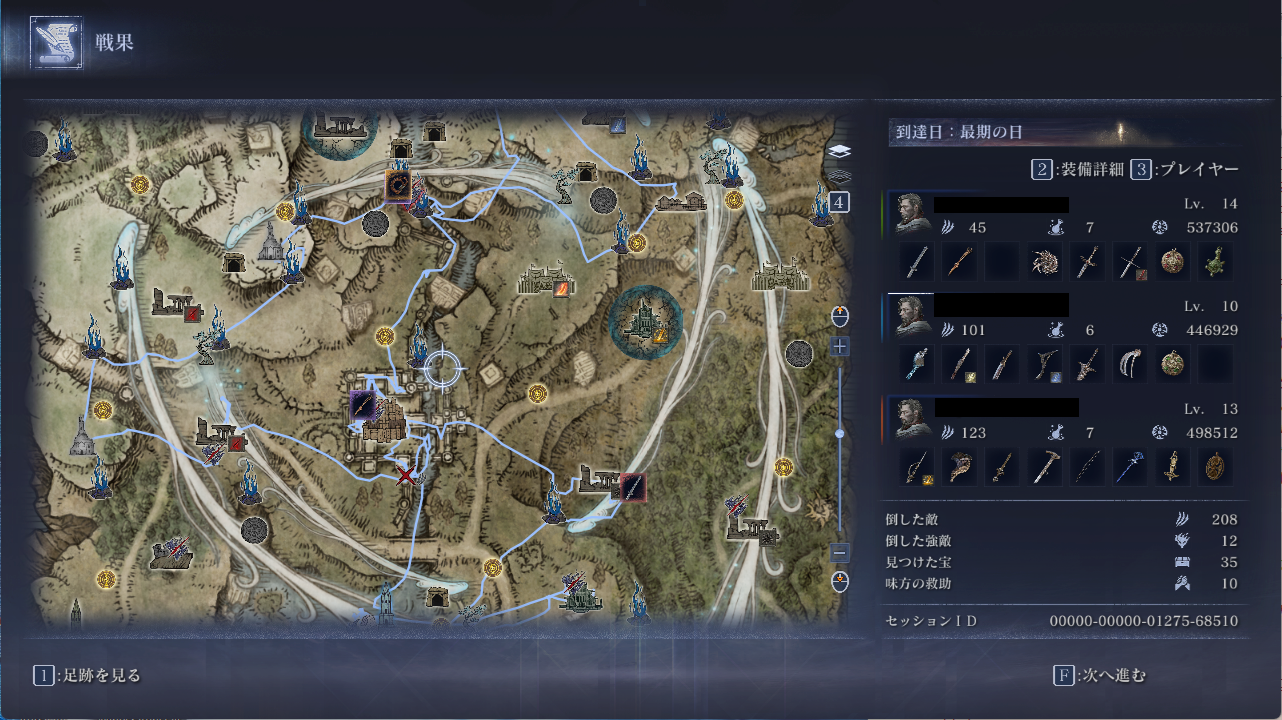Toggle the map layer stack icon
This screenshot has width=1282, height=720.
(x=840, y=152)
